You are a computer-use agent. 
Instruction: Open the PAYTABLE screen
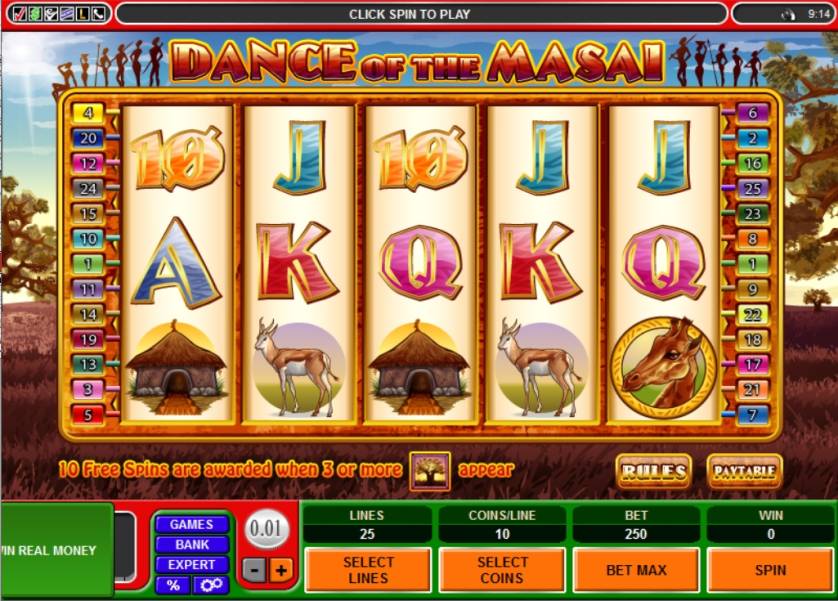click(x=744, y=470)
